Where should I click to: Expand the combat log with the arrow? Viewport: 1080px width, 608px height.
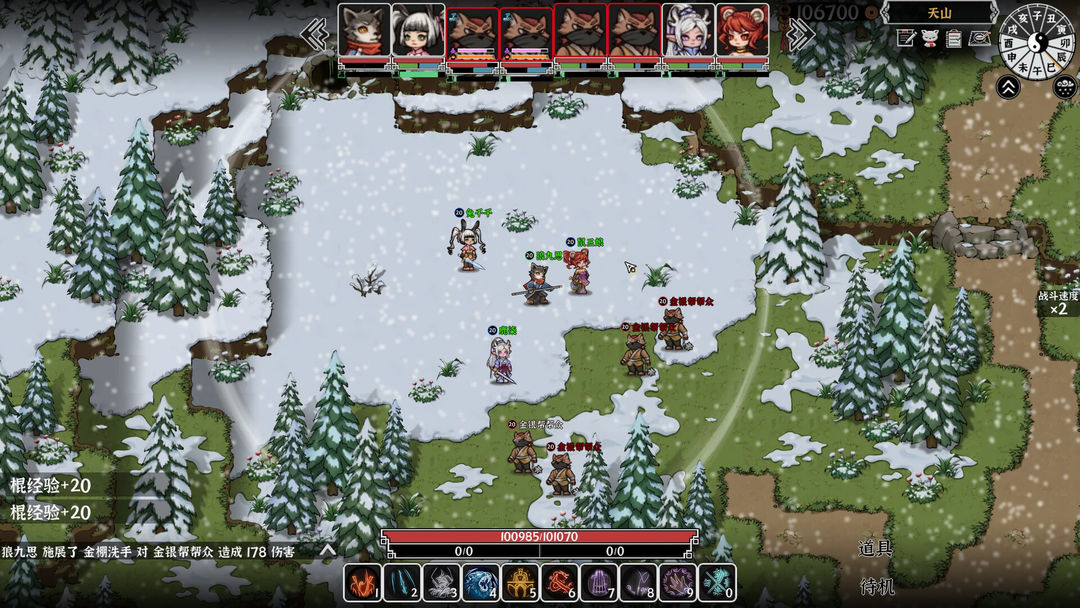point(327,550)
